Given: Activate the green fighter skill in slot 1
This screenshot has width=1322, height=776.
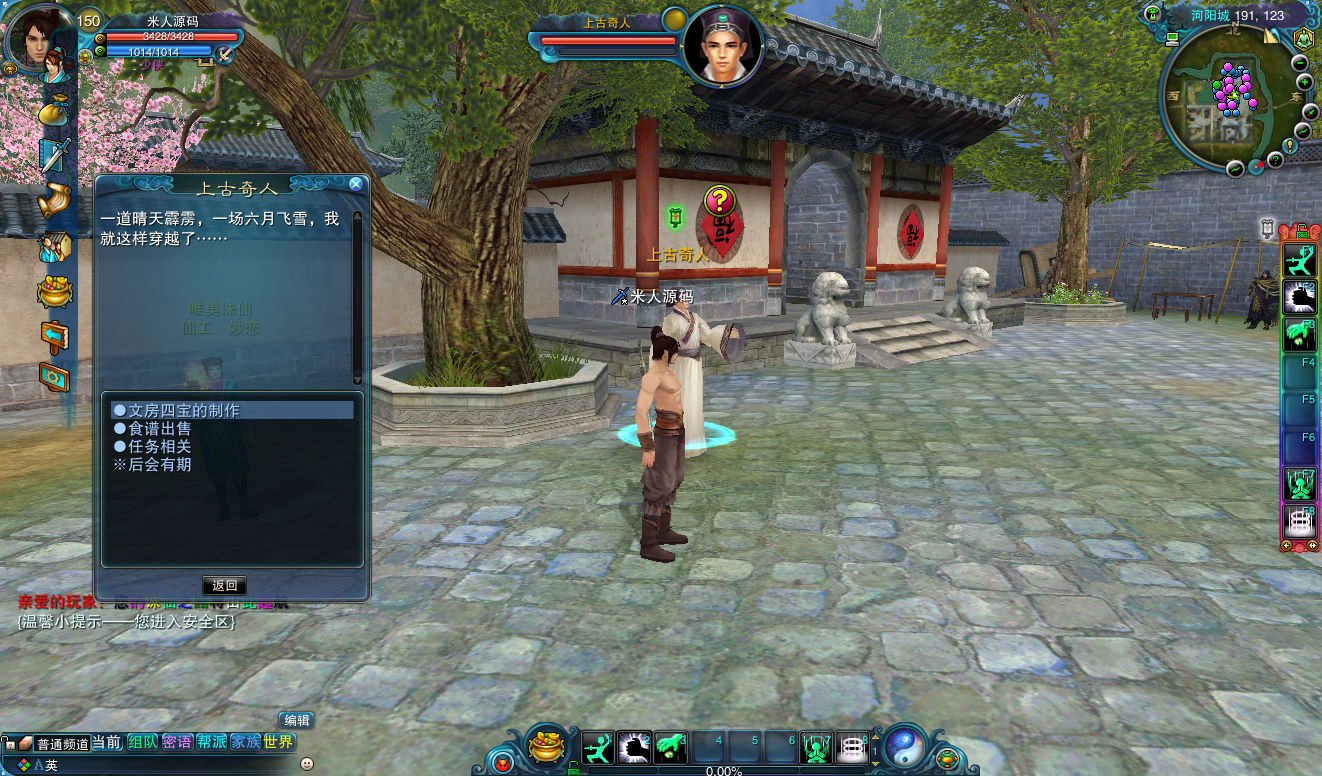Looking at the screenshot, I should (x=598, y=748).
